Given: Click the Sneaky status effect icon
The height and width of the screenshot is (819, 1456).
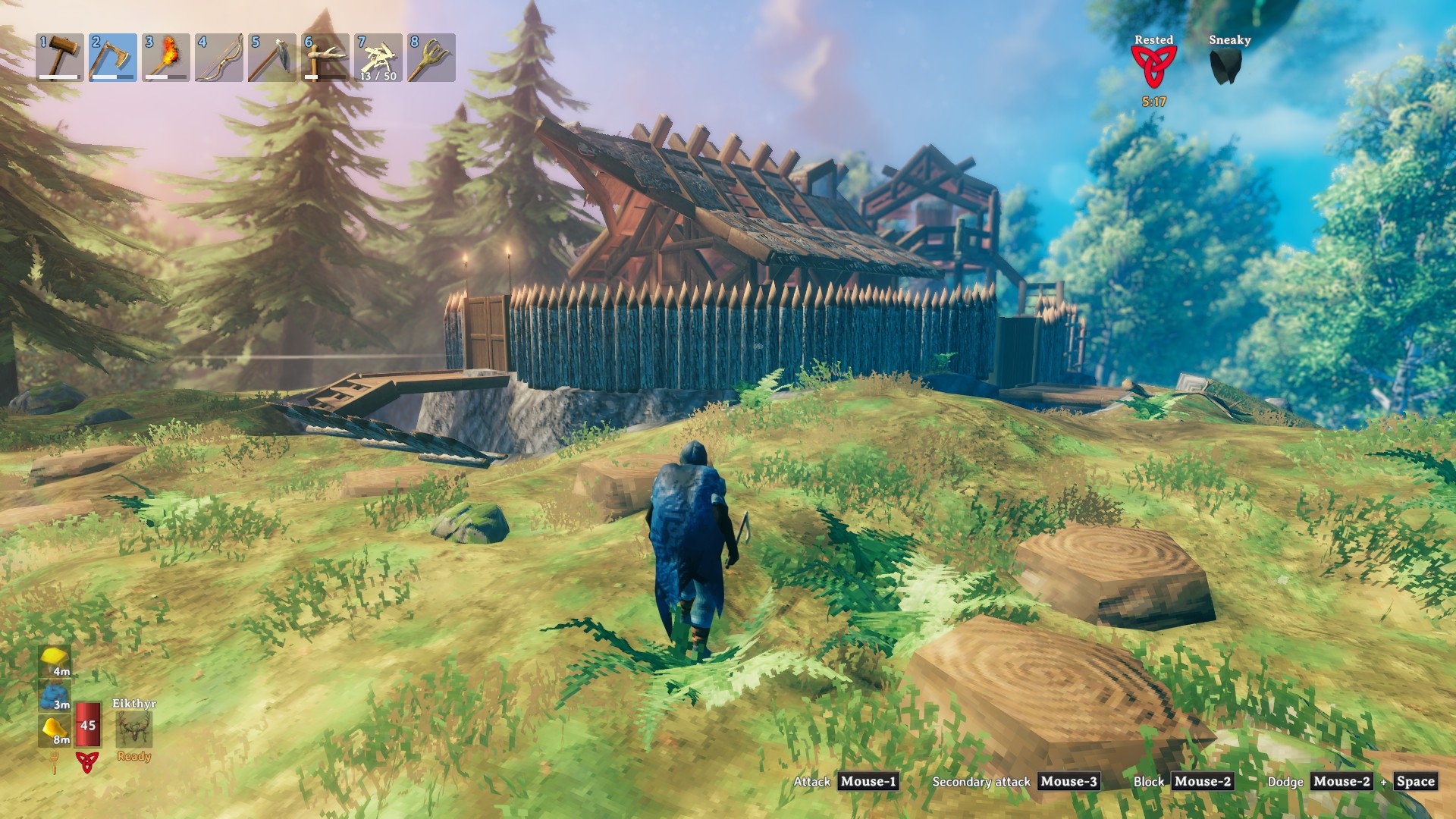Looking at the screenshot, I should coord(1229,67).
